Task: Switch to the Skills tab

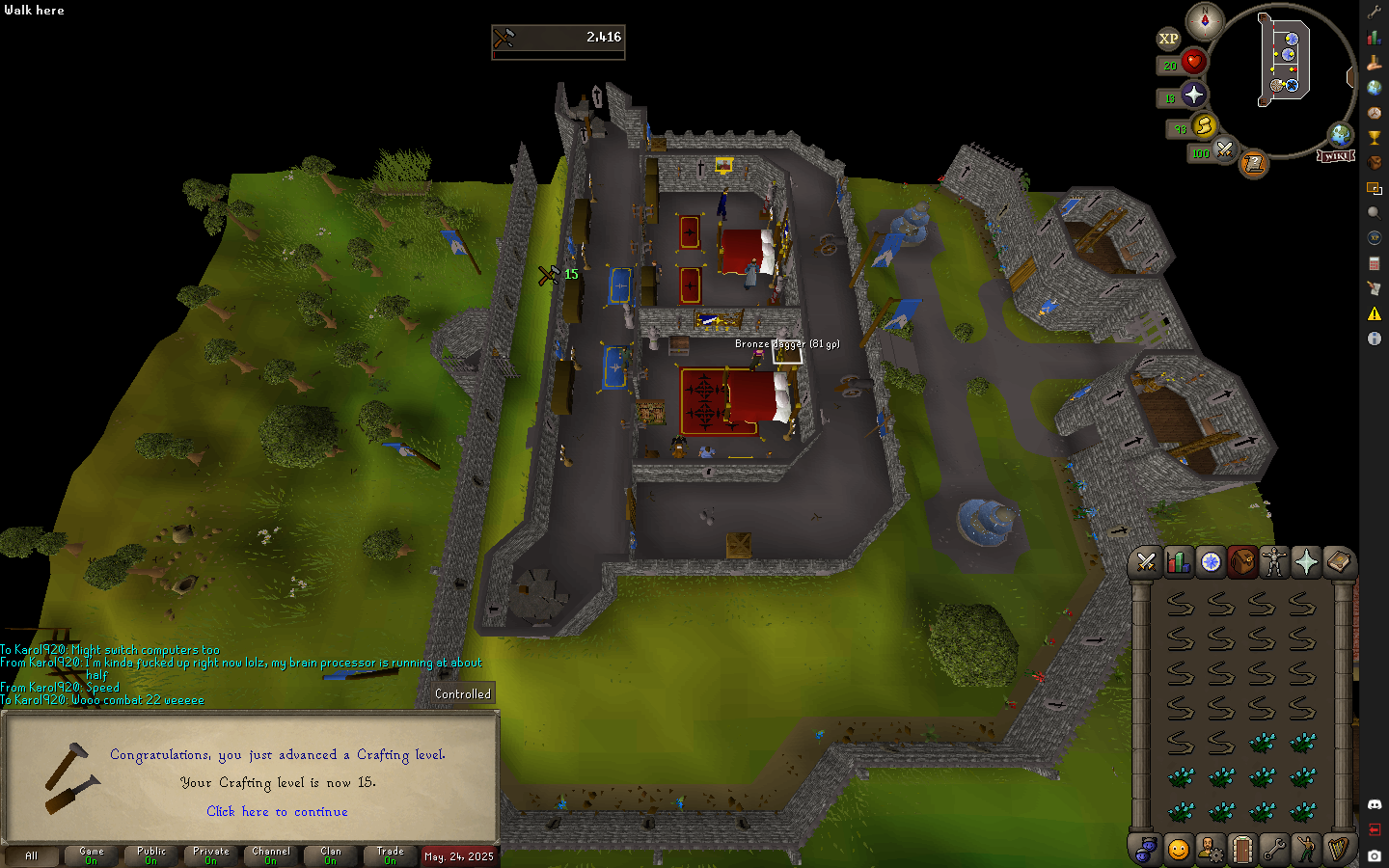Action: point(1178,562)
